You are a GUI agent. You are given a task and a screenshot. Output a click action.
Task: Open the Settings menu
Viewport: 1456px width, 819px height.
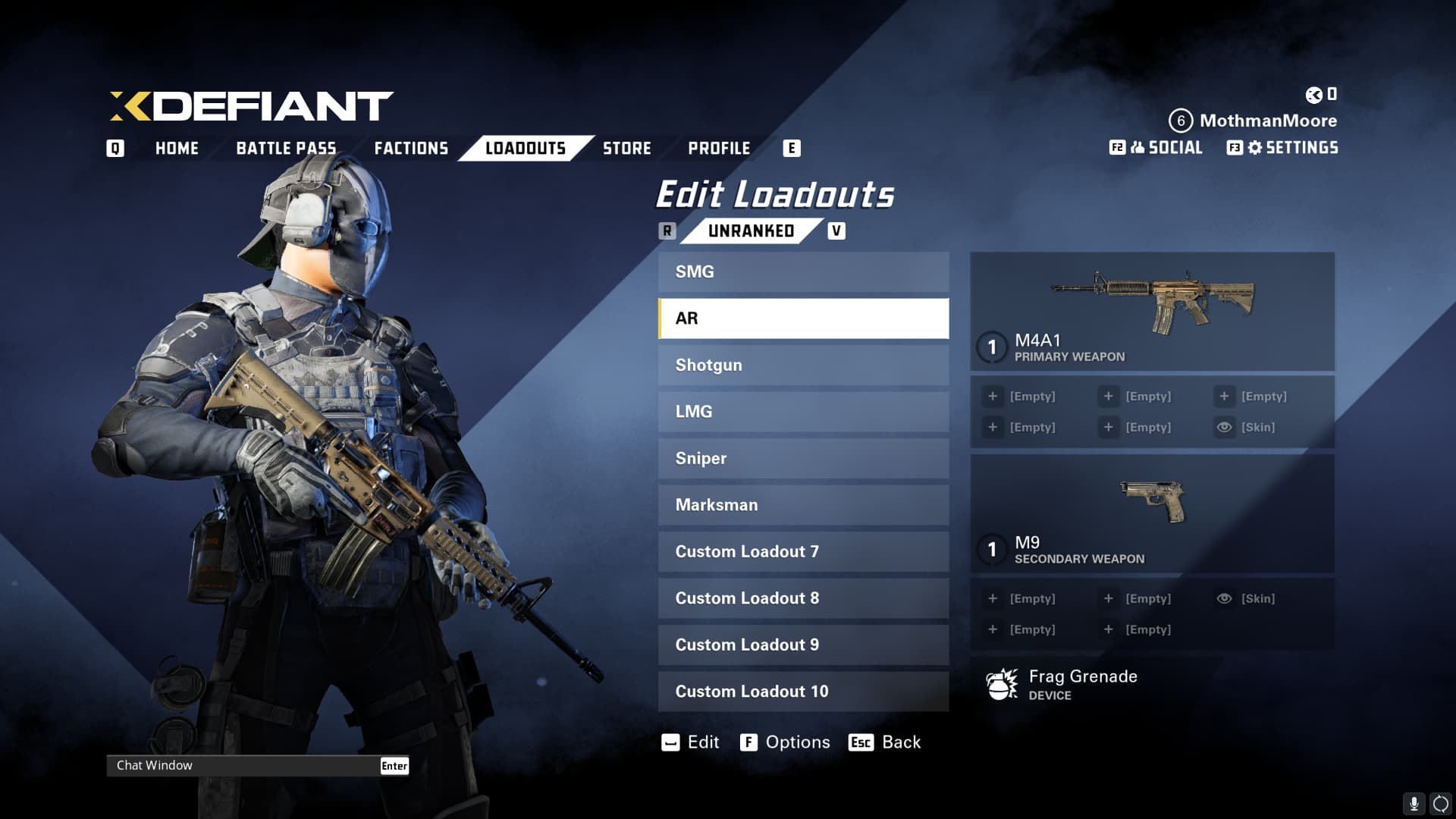coord(1292,148)
